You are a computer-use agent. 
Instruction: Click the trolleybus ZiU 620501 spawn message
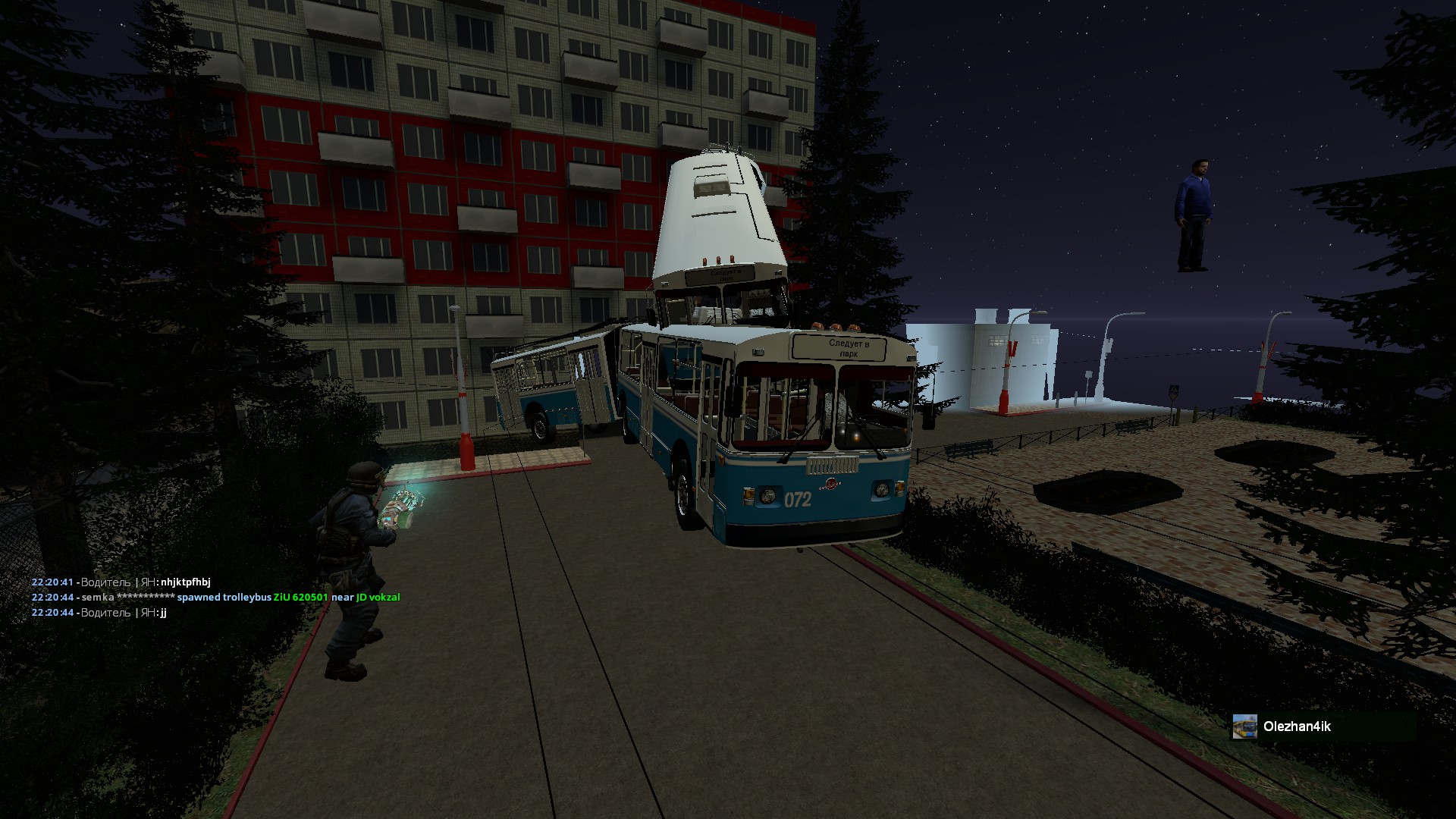215,598
